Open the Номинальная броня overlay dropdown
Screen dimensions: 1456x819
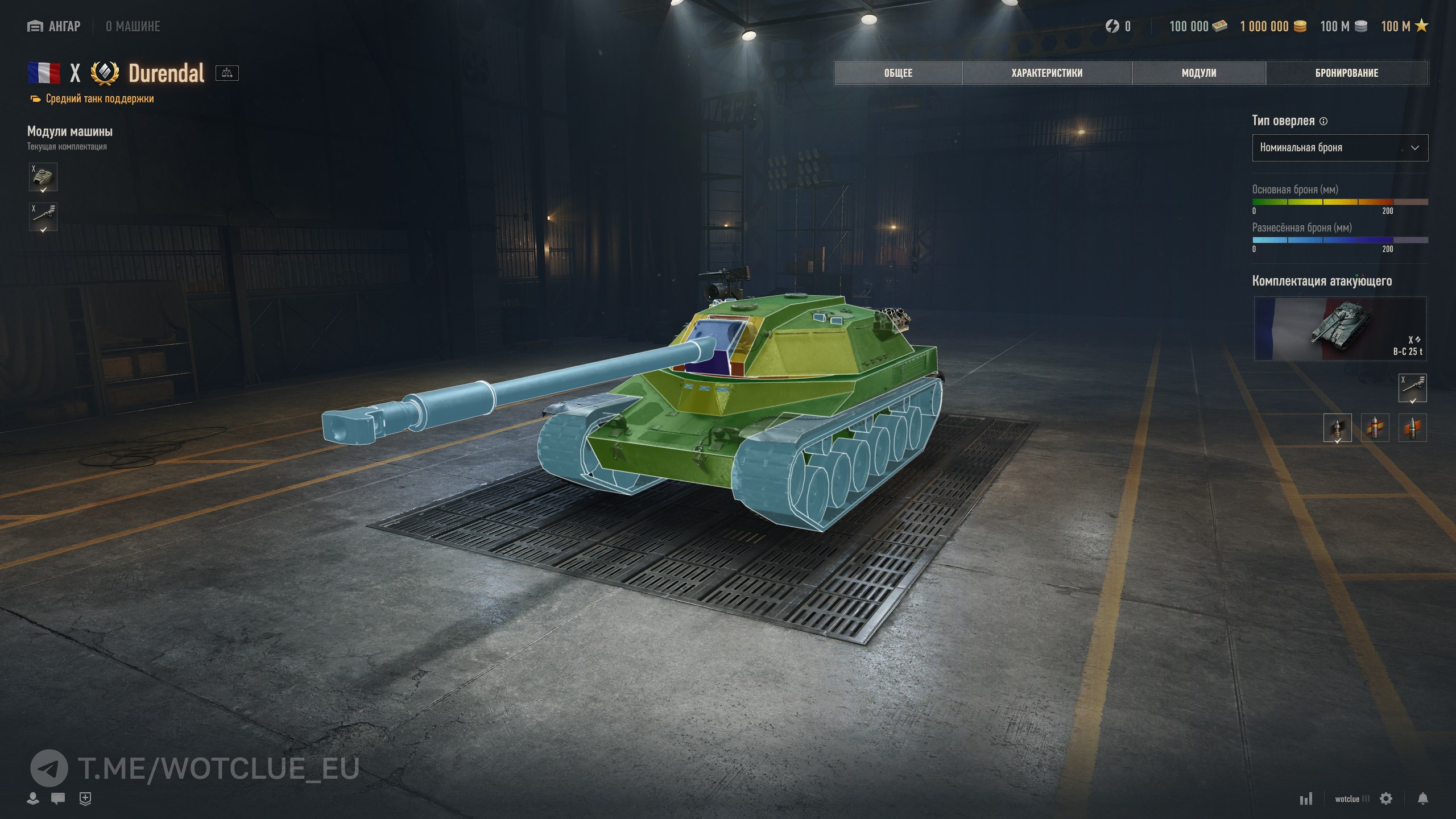1339,148
